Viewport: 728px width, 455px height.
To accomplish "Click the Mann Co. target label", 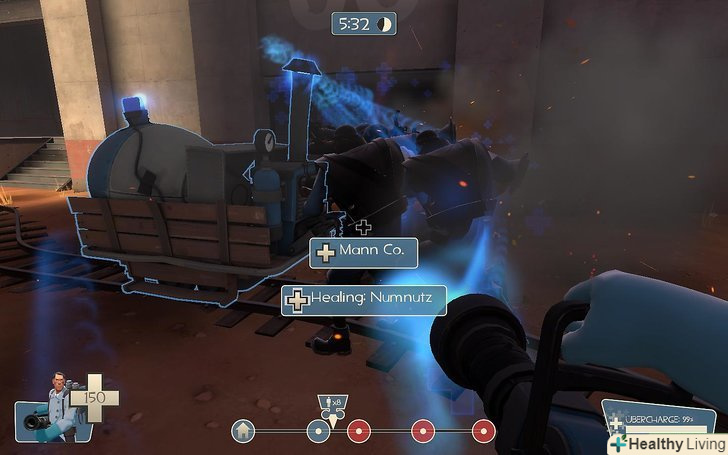I will 364,252.
